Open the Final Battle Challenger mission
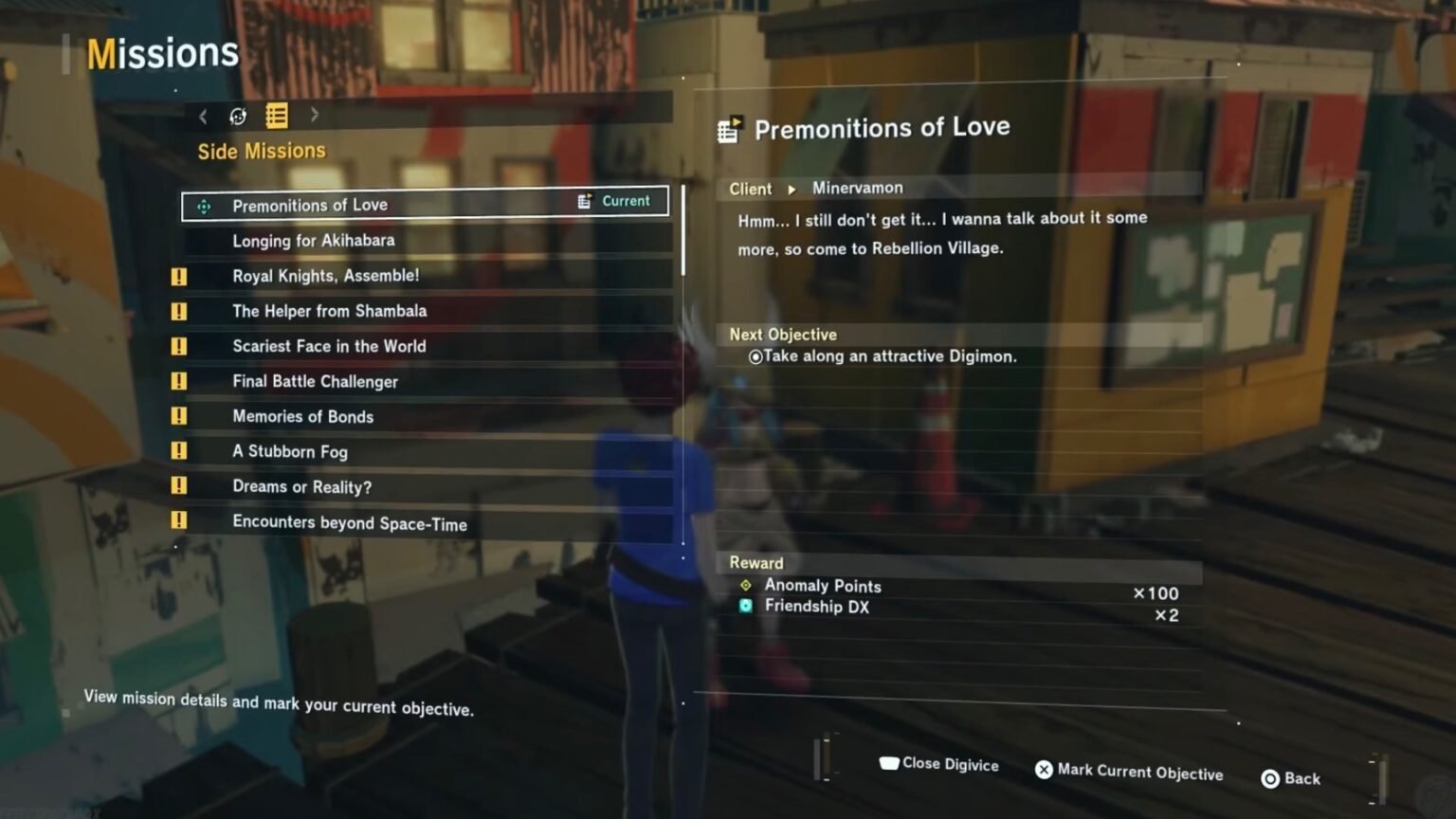This screenshot has height=819, width=1456. point(315,381)
